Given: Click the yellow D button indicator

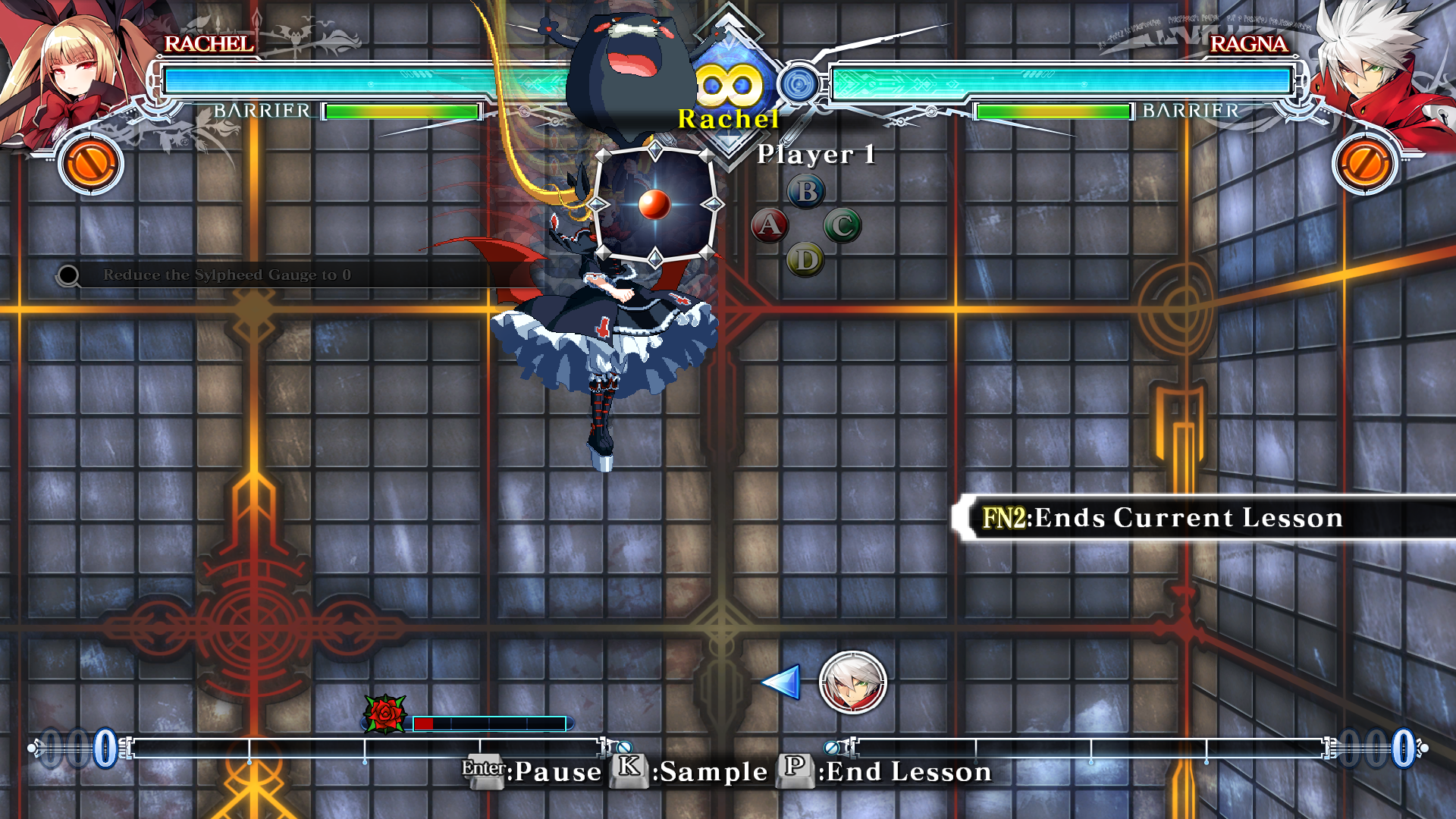Looking at the screenshot, I should pos(805,260).
